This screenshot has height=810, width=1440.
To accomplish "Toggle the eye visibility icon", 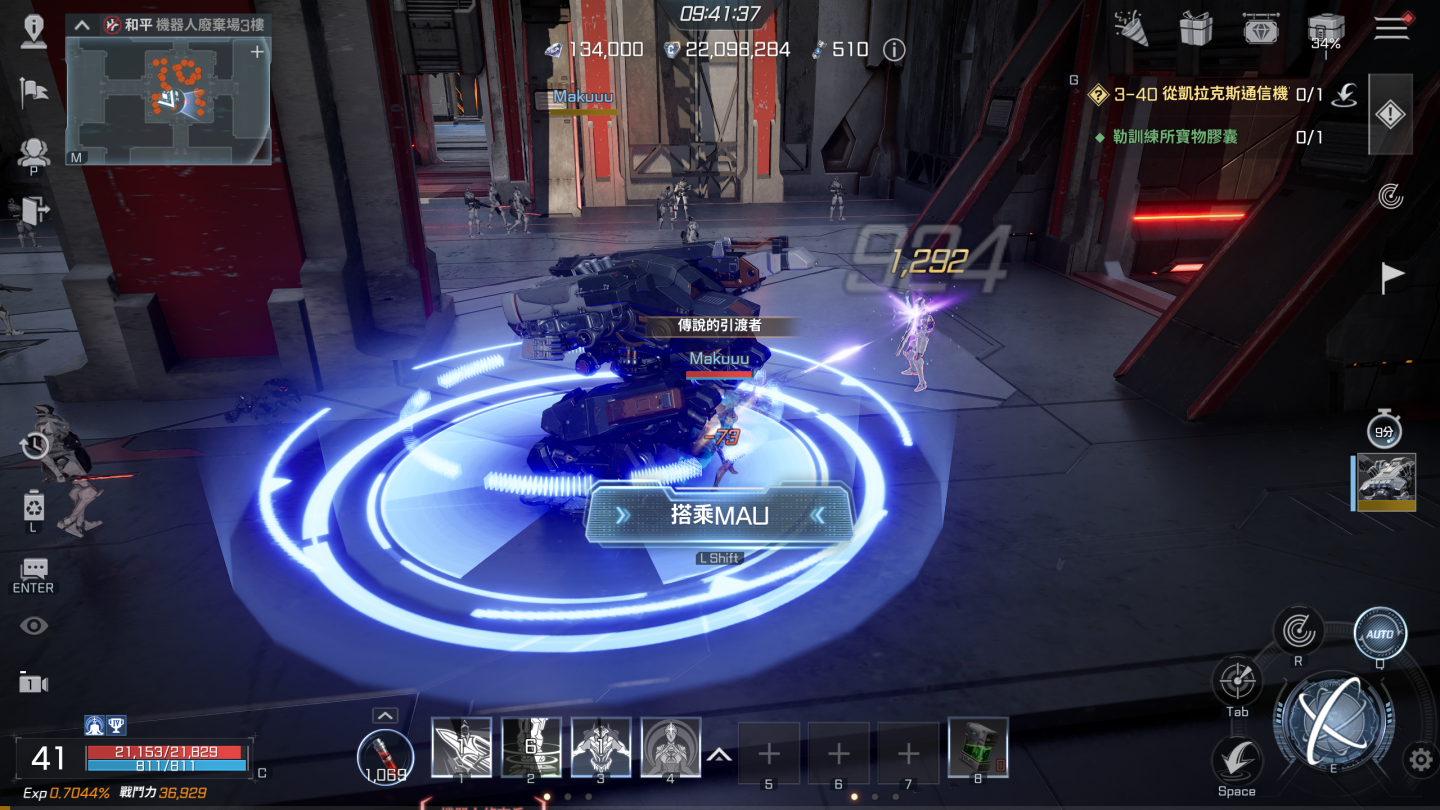I will pos(34,626).
